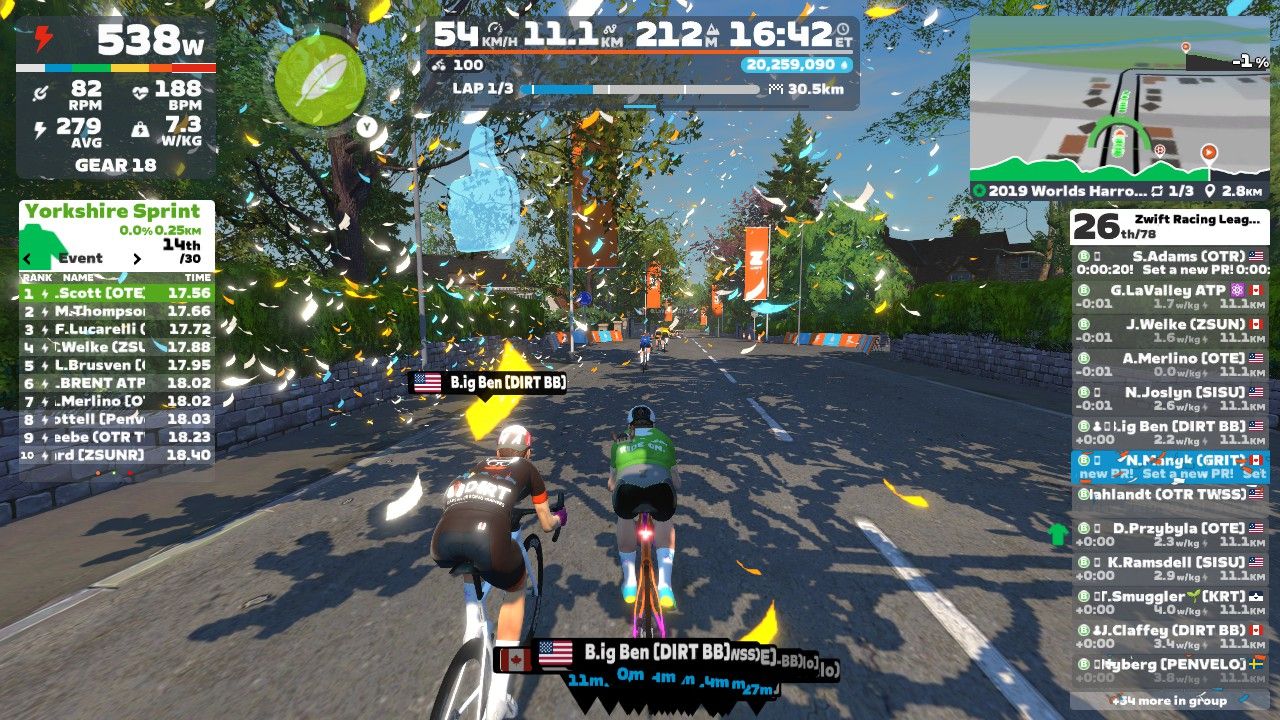Image resolution: width=1280 pixels, height=720 pixels.
Task: Select D.Przybyla (OTE) in rider list
Action: tap(1168, 535)
